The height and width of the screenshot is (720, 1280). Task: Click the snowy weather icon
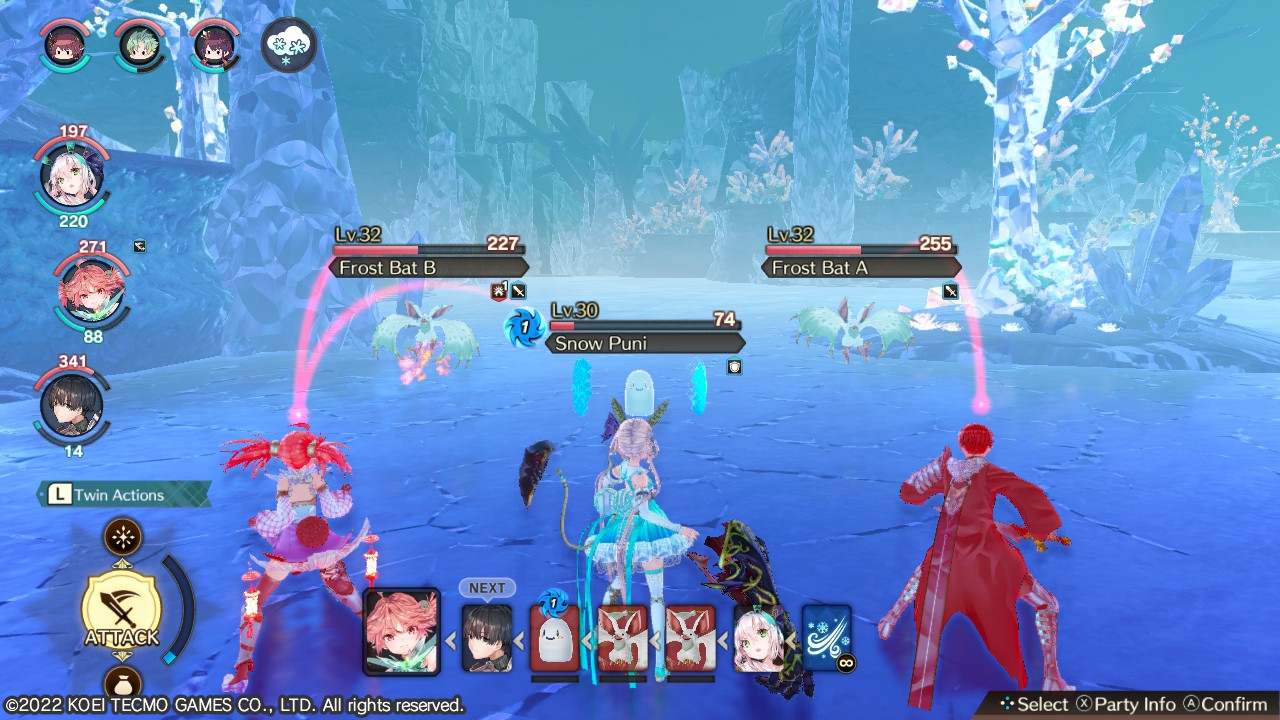[289, 44]
